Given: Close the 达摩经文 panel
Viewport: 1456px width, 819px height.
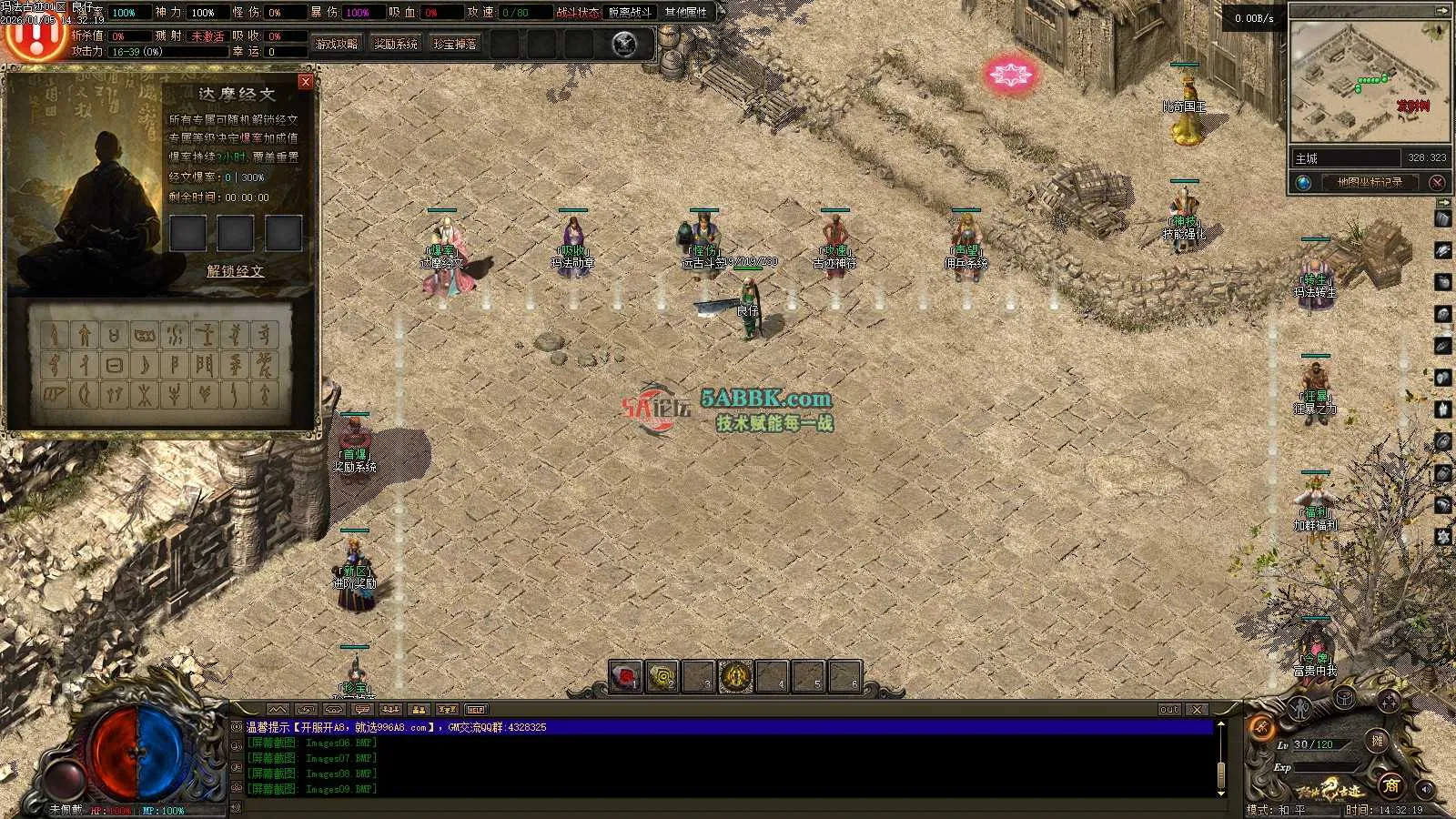Looking at the screenshot, I should tap(306, 82).
